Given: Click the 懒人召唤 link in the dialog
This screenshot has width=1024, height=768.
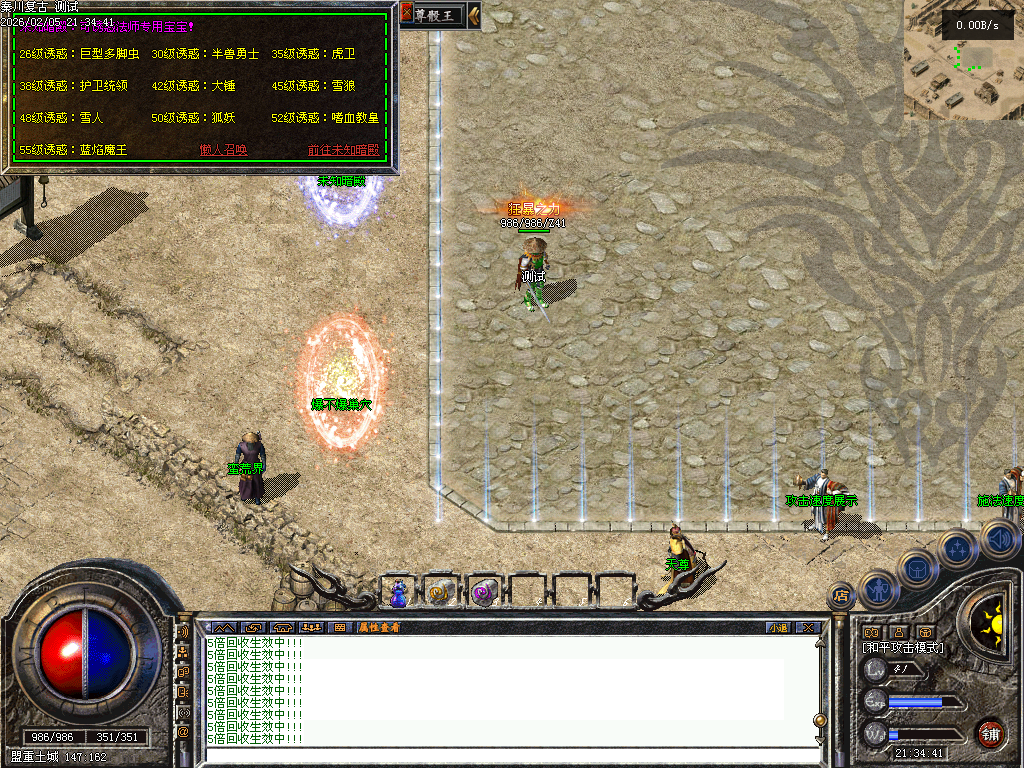Looking at the screenshot, I should click(223, 150).
